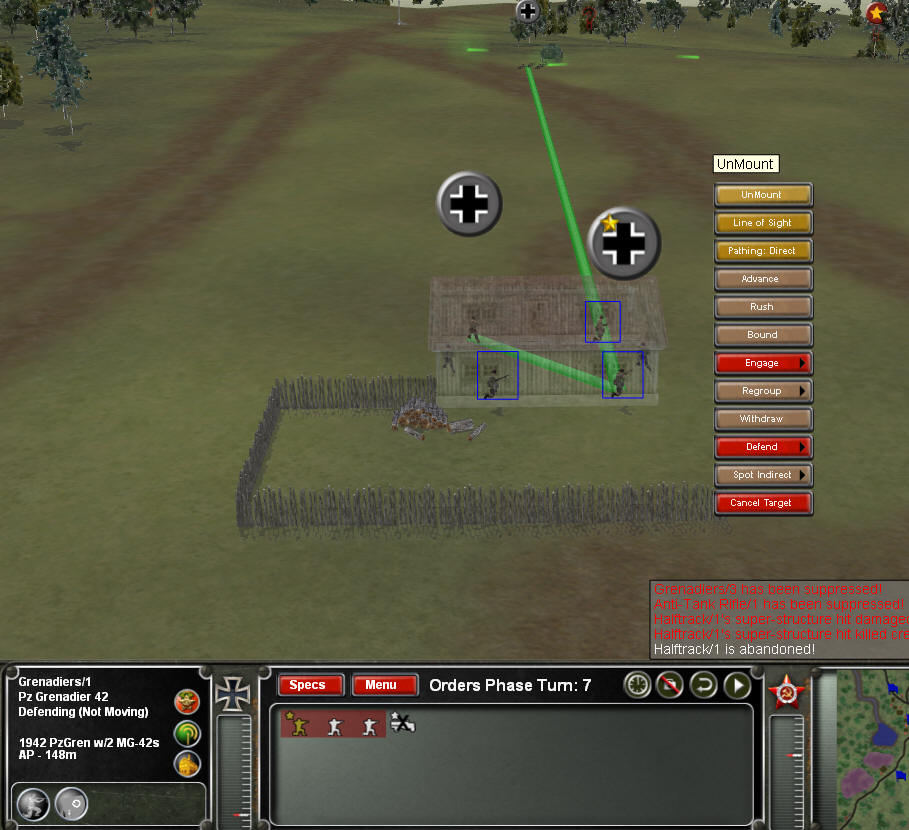Toggle the Pathing: Direct option
This screenshot has height=830, width=909.
click(x=762, y=251)
